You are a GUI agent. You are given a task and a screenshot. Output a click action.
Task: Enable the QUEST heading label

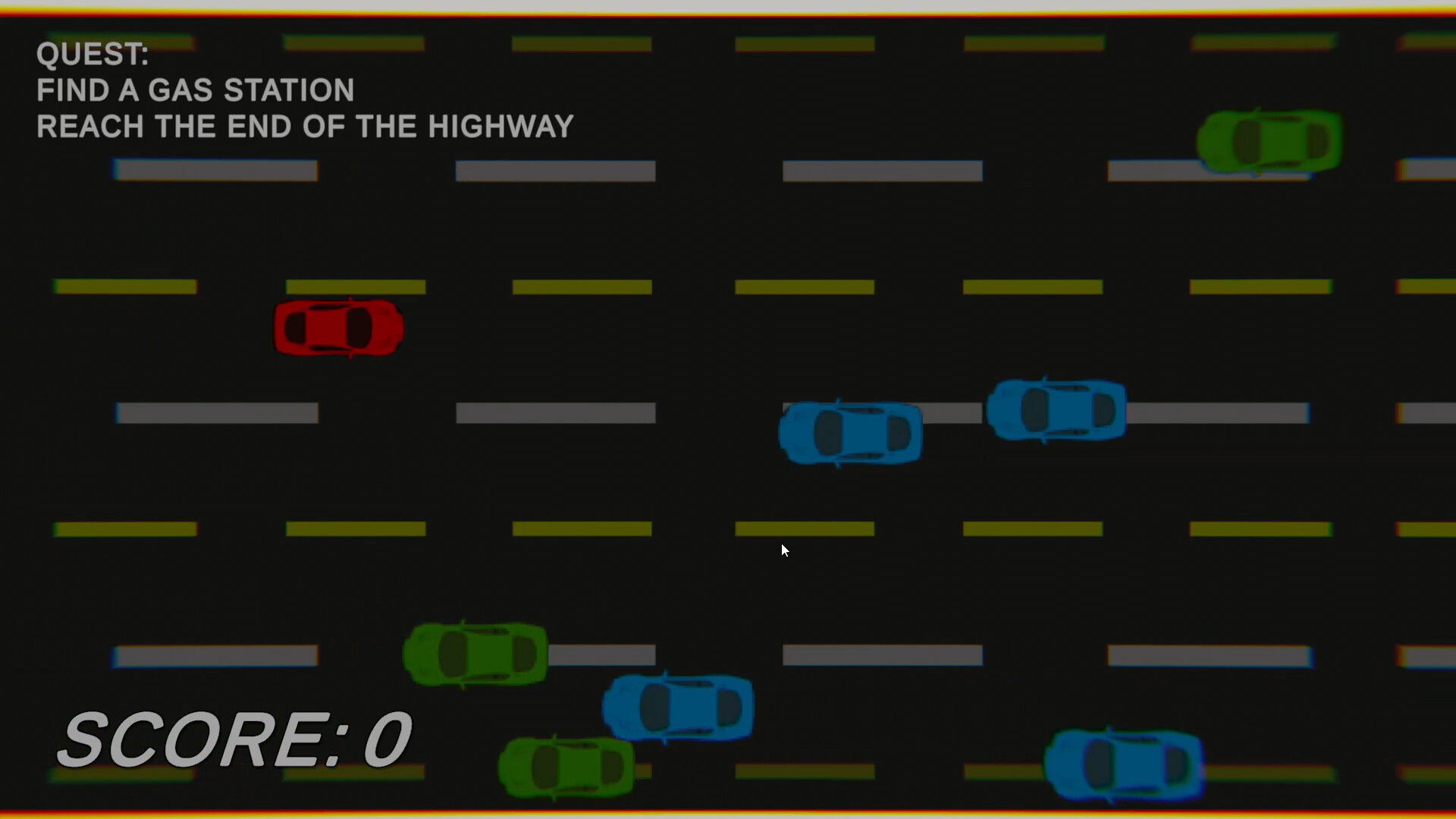93,53
